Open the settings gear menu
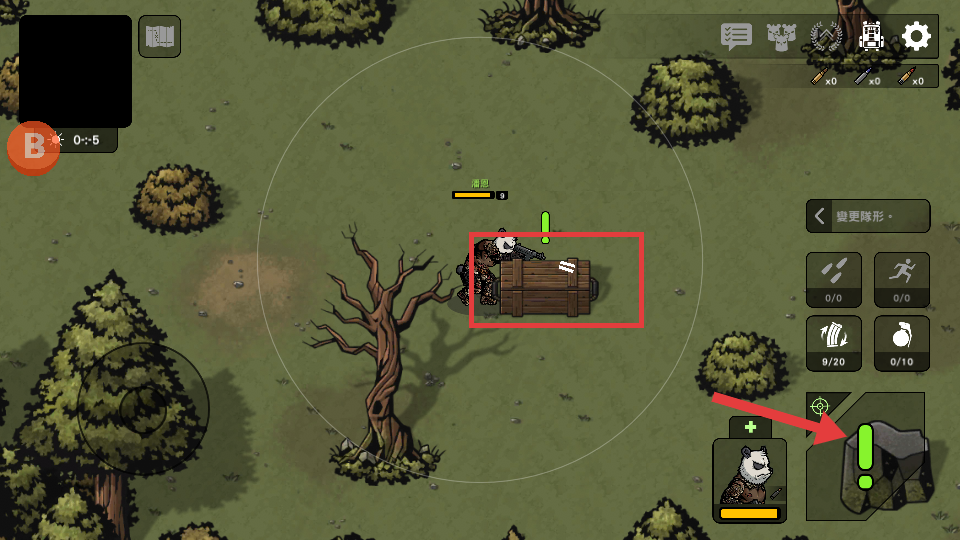 pyautogui.click(x=916, y=37)
